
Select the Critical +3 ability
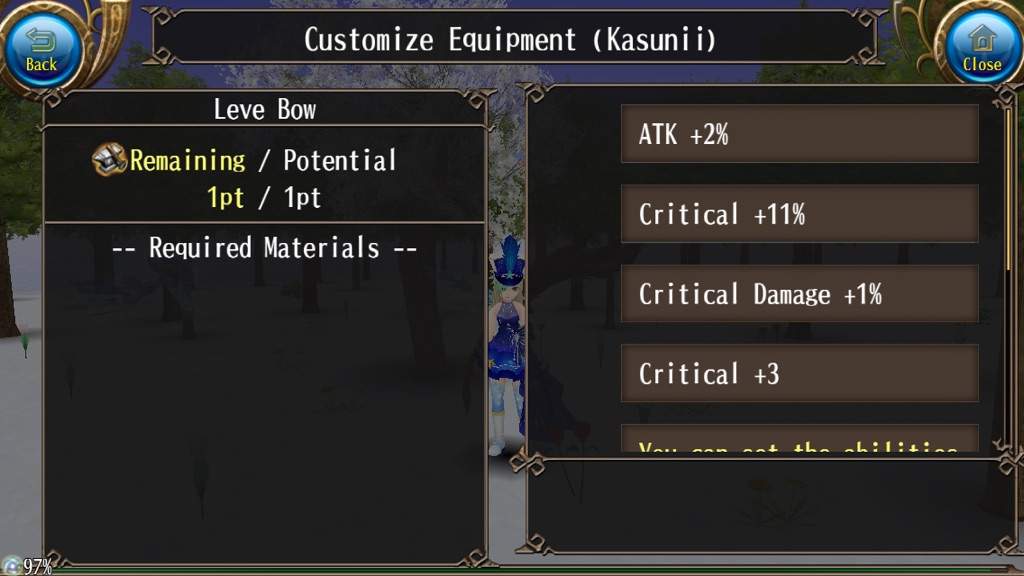click(x=799, y=374)
